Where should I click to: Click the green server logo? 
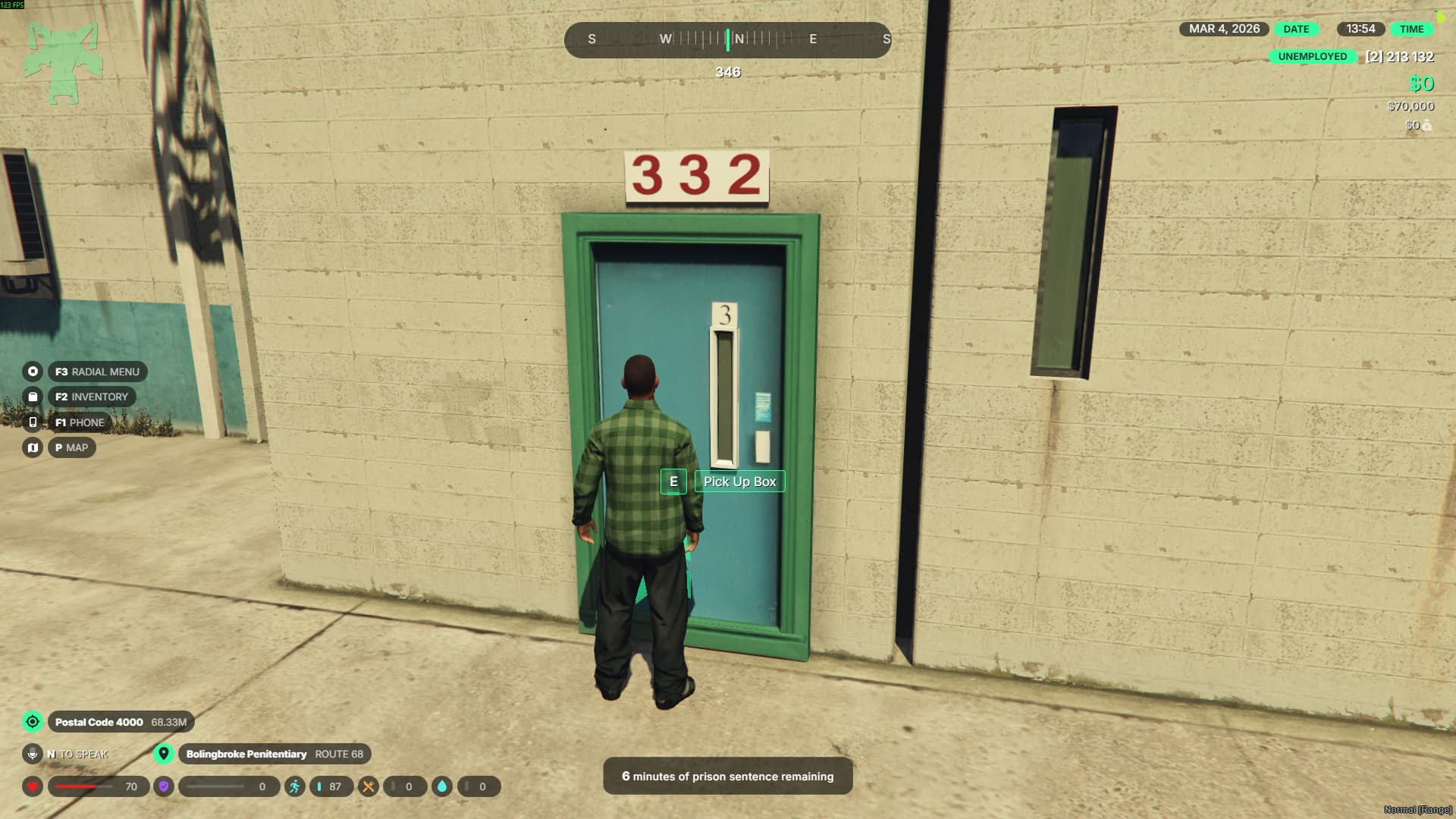(63, 62)
